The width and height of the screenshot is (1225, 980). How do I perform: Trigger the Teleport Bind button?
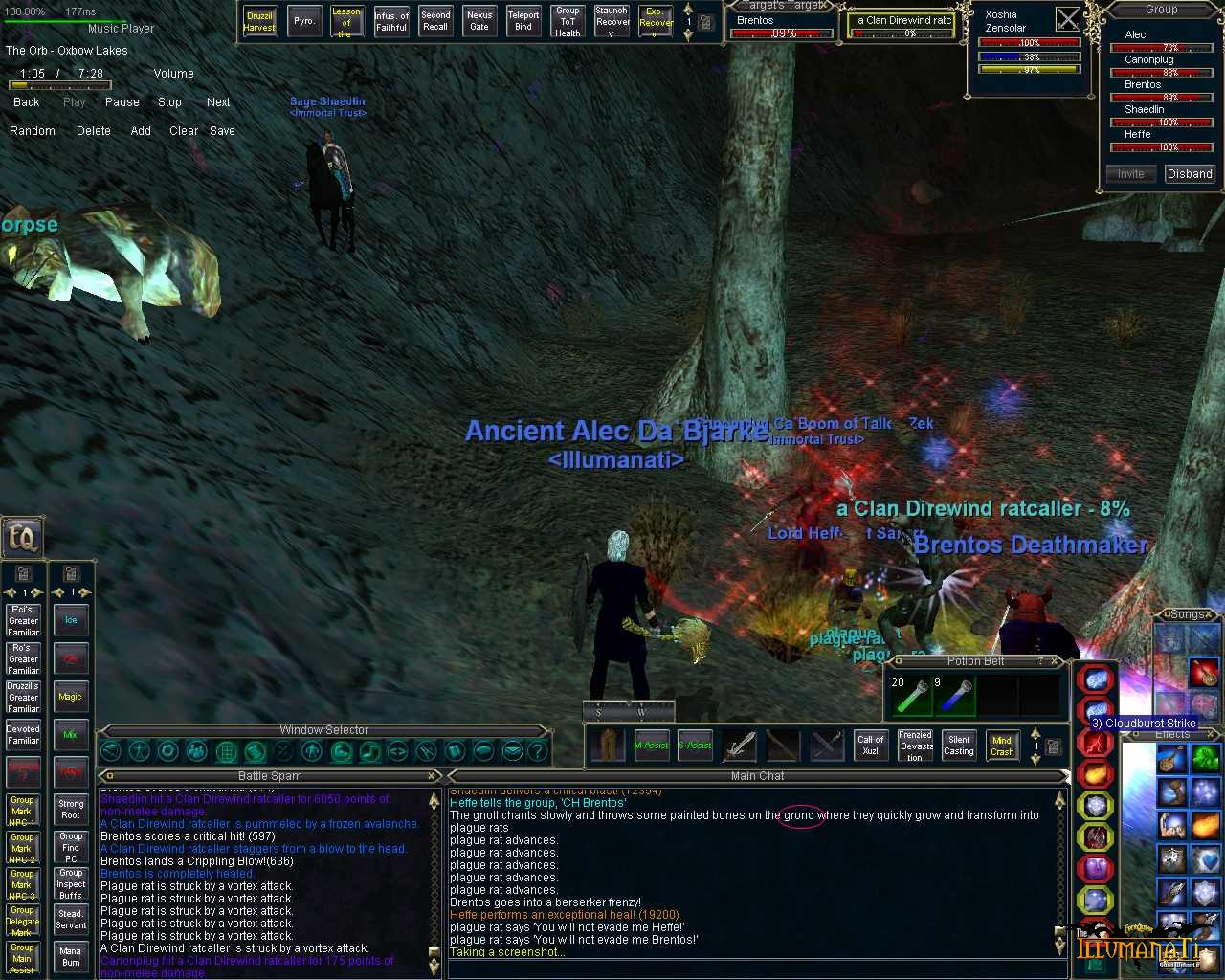[x=523, y=21]
